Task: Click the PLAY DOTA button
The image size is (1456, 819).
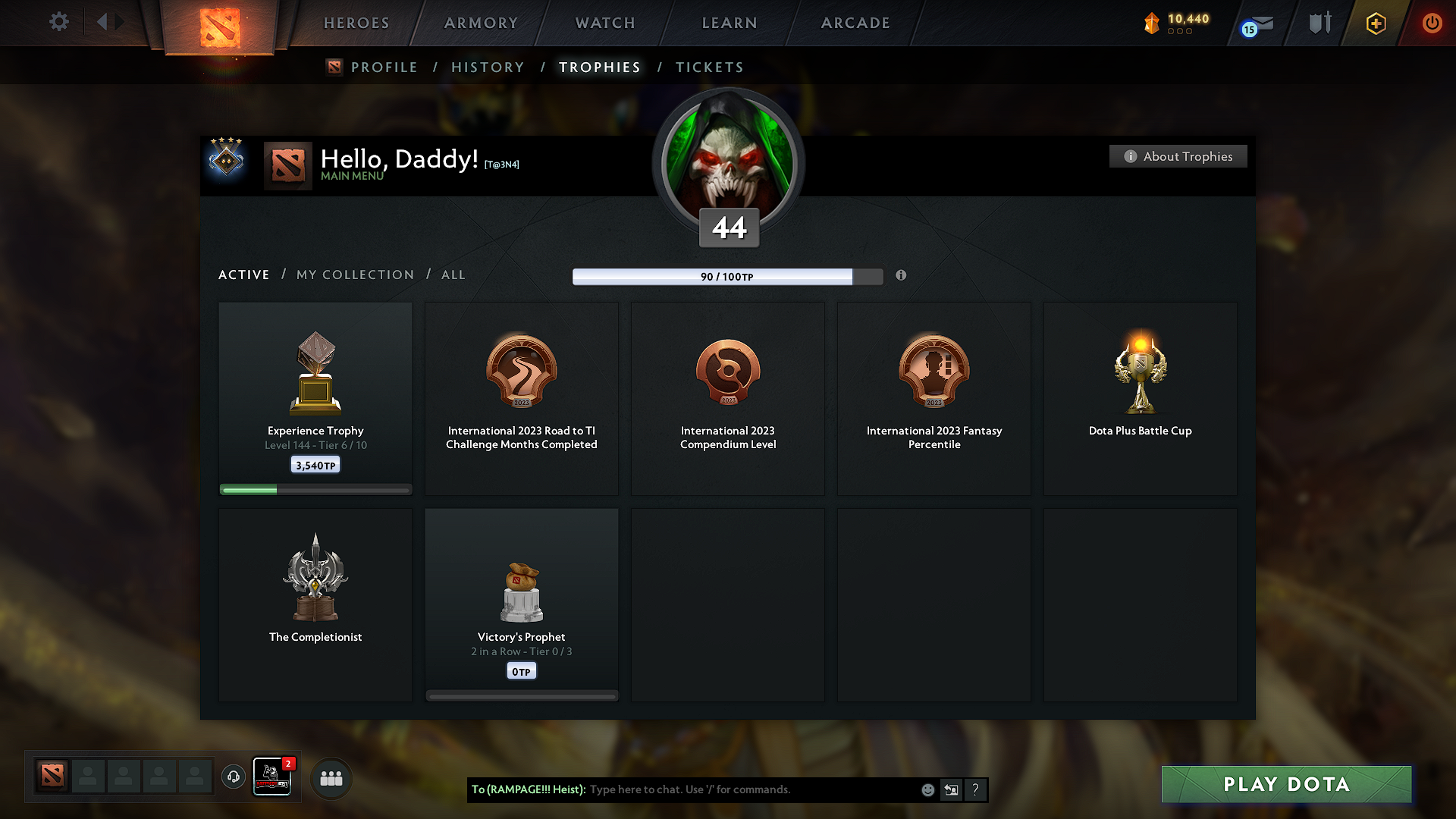Action: 1285,784
